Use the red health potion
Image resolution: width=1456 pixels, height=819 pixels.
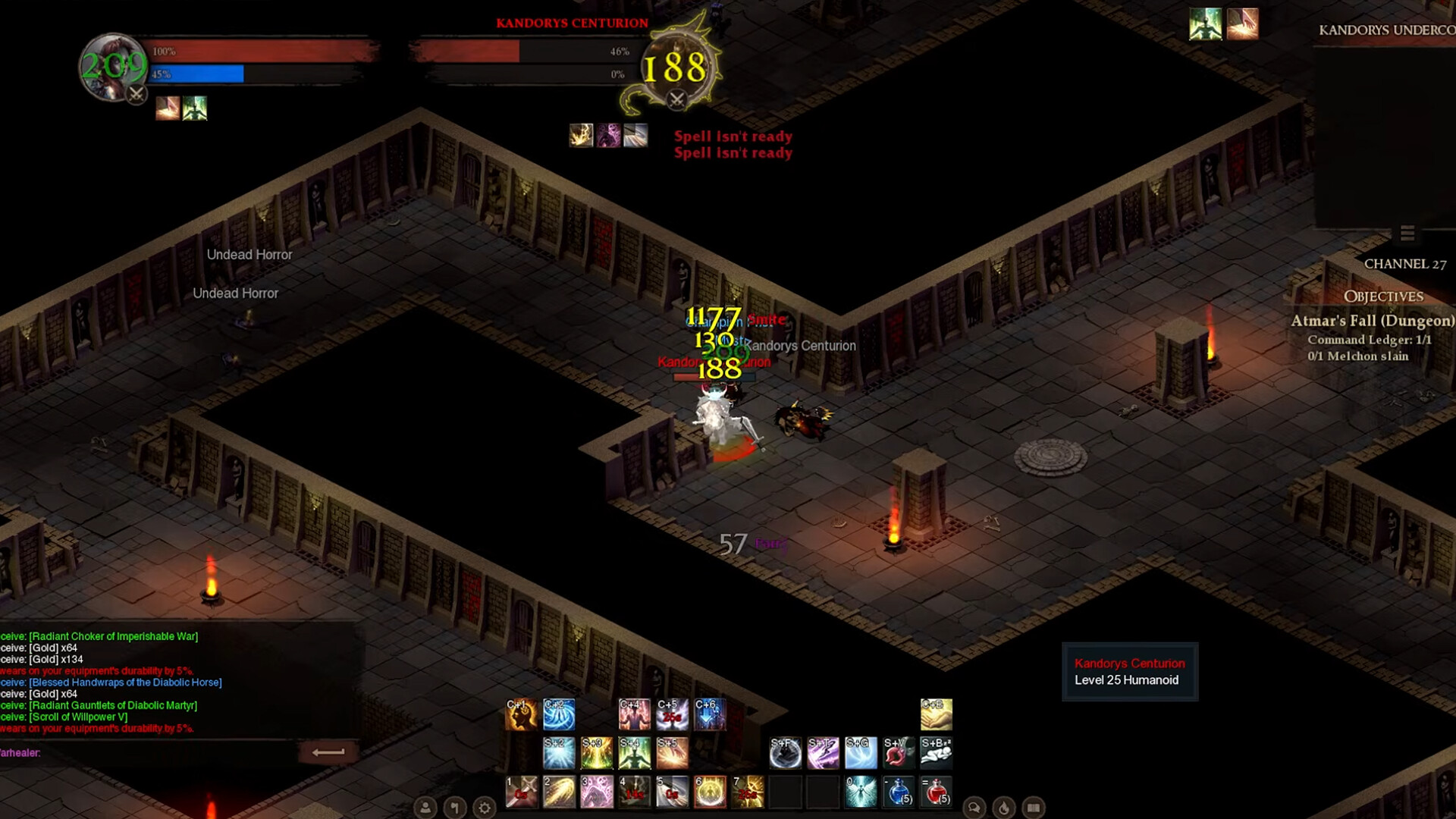pyautogui.click(x=937, y=792)
